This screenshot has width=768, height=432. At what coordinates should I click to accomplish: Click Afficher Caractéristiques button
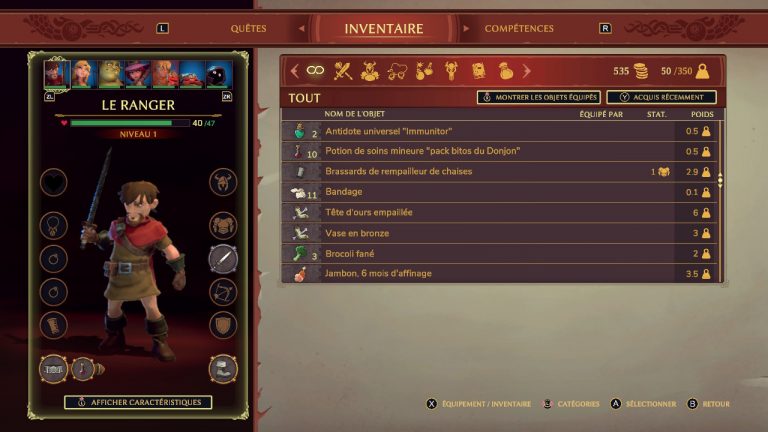pos(139,402)
